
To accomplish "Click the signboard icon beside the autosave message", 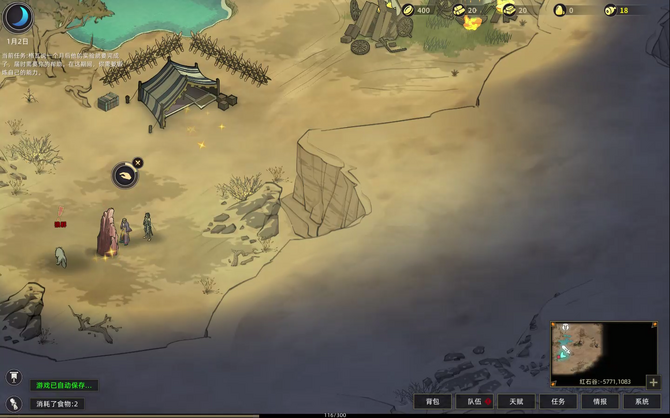I will 15,377.
